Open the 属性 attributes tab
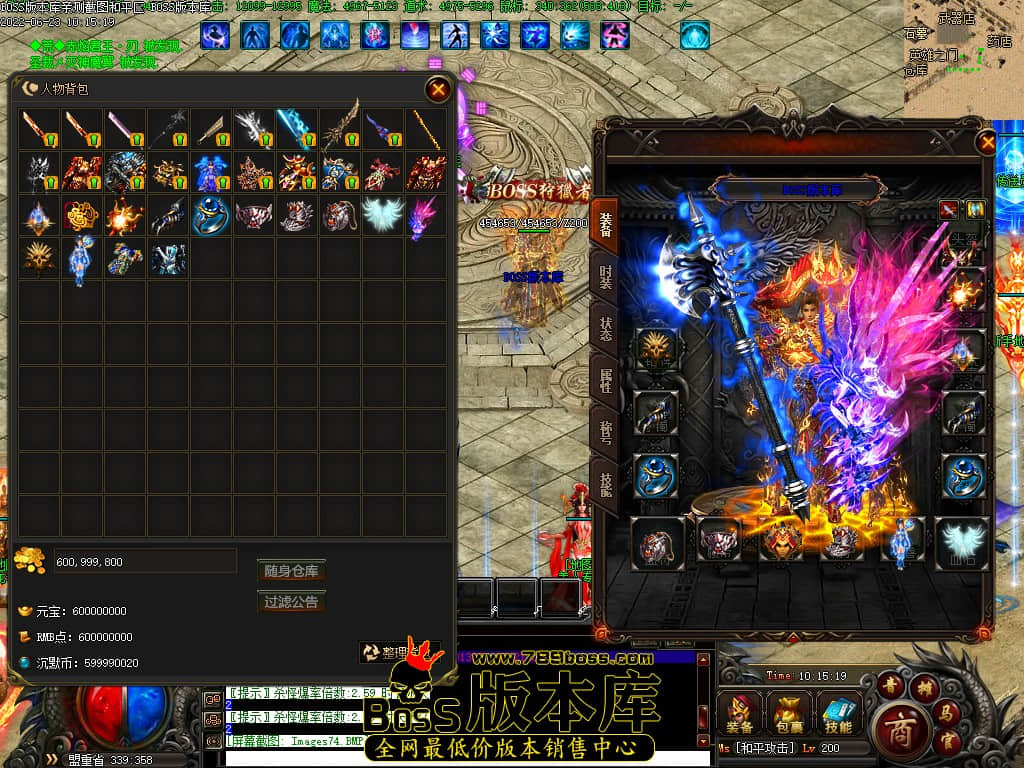1024x768 pixels. tap(606, 381)
